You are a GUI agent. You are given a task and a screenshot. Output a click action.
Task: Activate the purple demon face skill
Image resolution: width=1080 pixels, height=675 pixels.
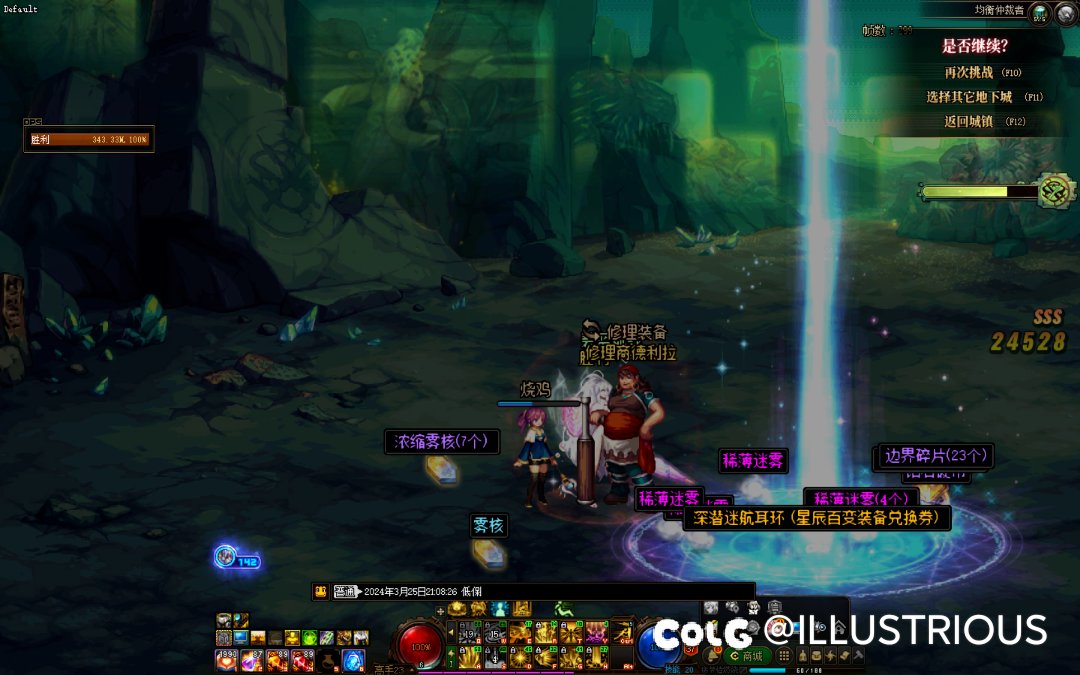596,632
